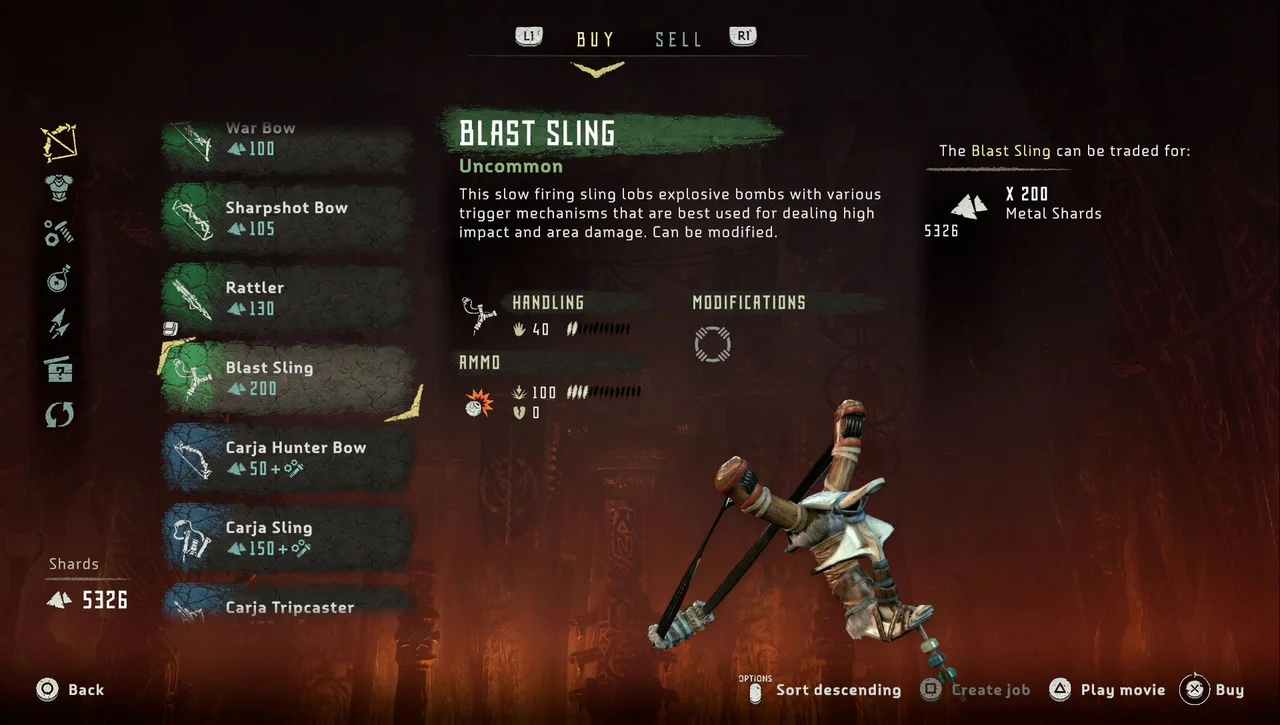Click the empty modification slot
This screenshot has width=1280, height=725.
(712, 345)
